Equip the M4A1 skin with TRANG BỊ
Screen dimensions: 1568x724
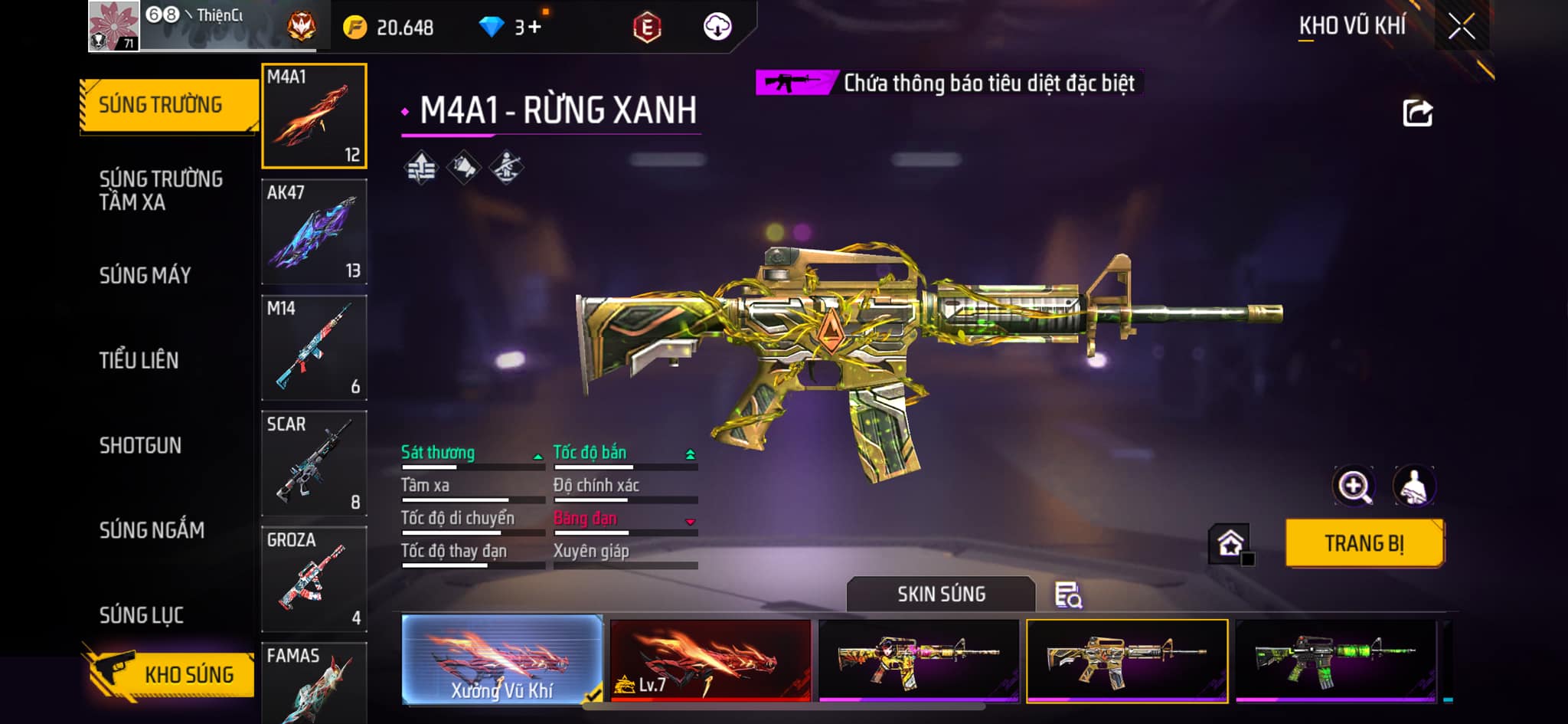coord(1364,543)
